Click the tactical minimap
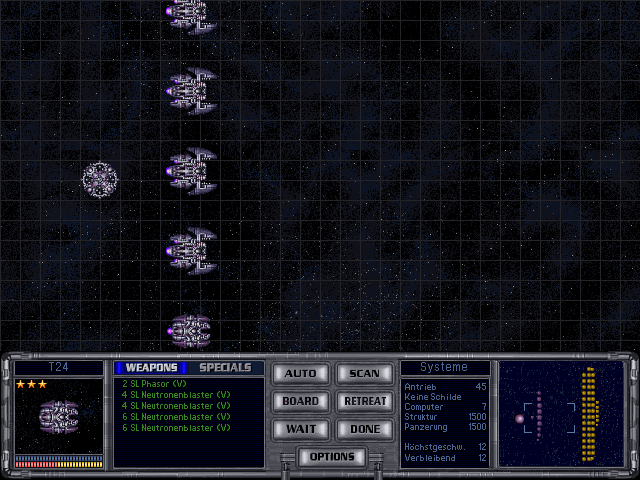The width and height of the screenshot is (640, 480). point(560,413)
